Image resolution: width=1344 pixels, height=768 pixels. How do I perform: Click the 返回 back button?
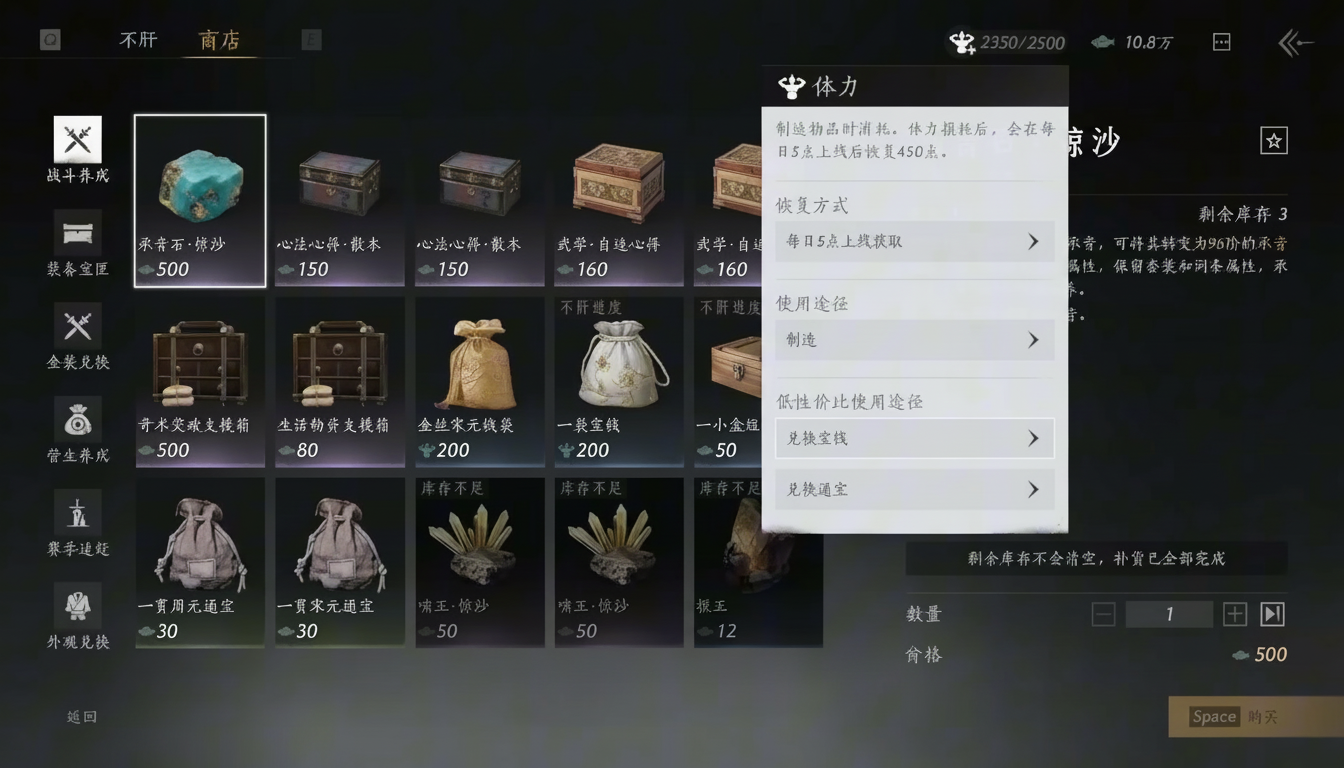[80, 717]
